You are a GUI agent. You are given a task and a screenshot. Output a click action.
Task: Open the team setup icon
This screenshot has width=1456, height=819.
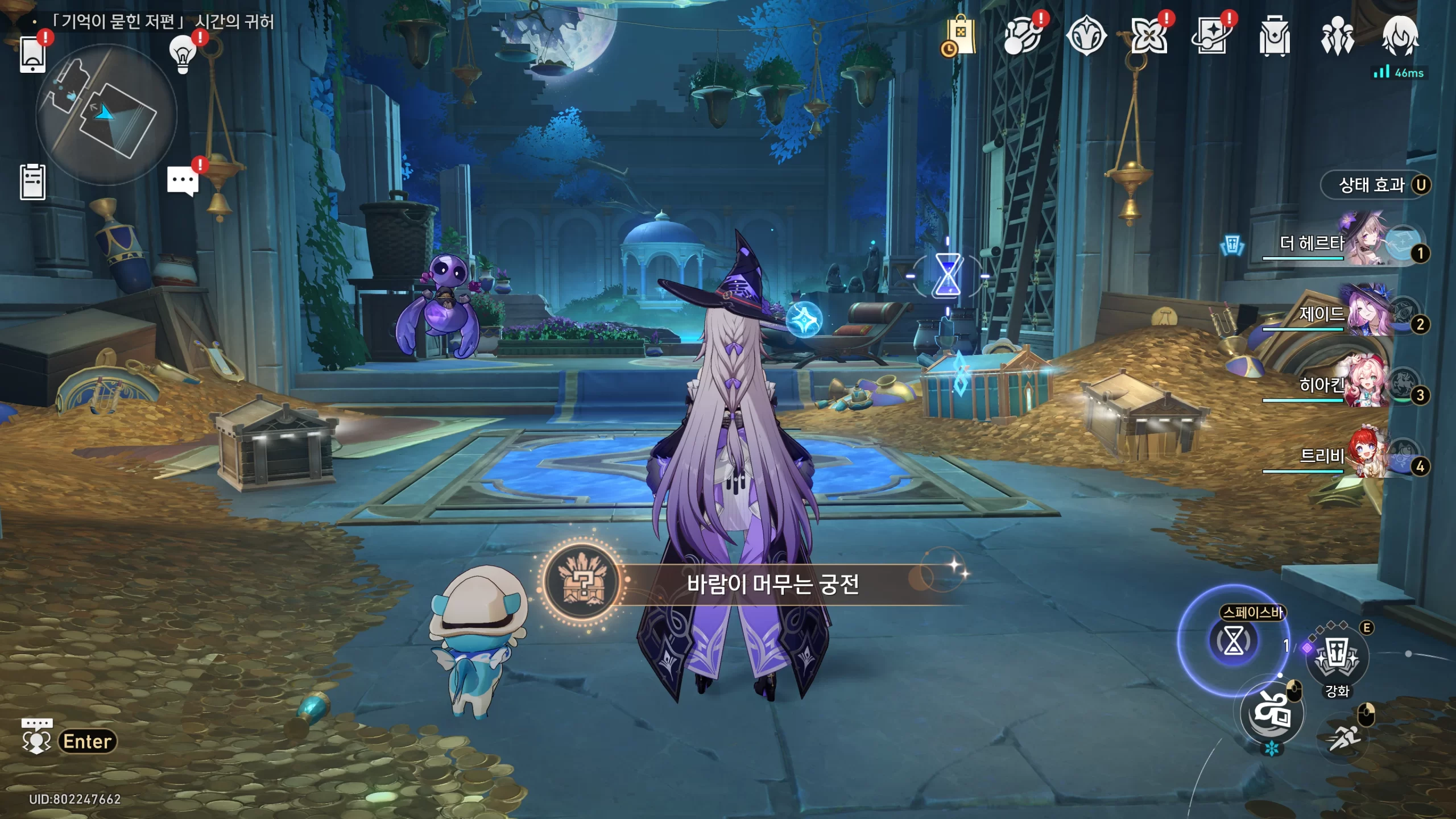click(1337, 36)
